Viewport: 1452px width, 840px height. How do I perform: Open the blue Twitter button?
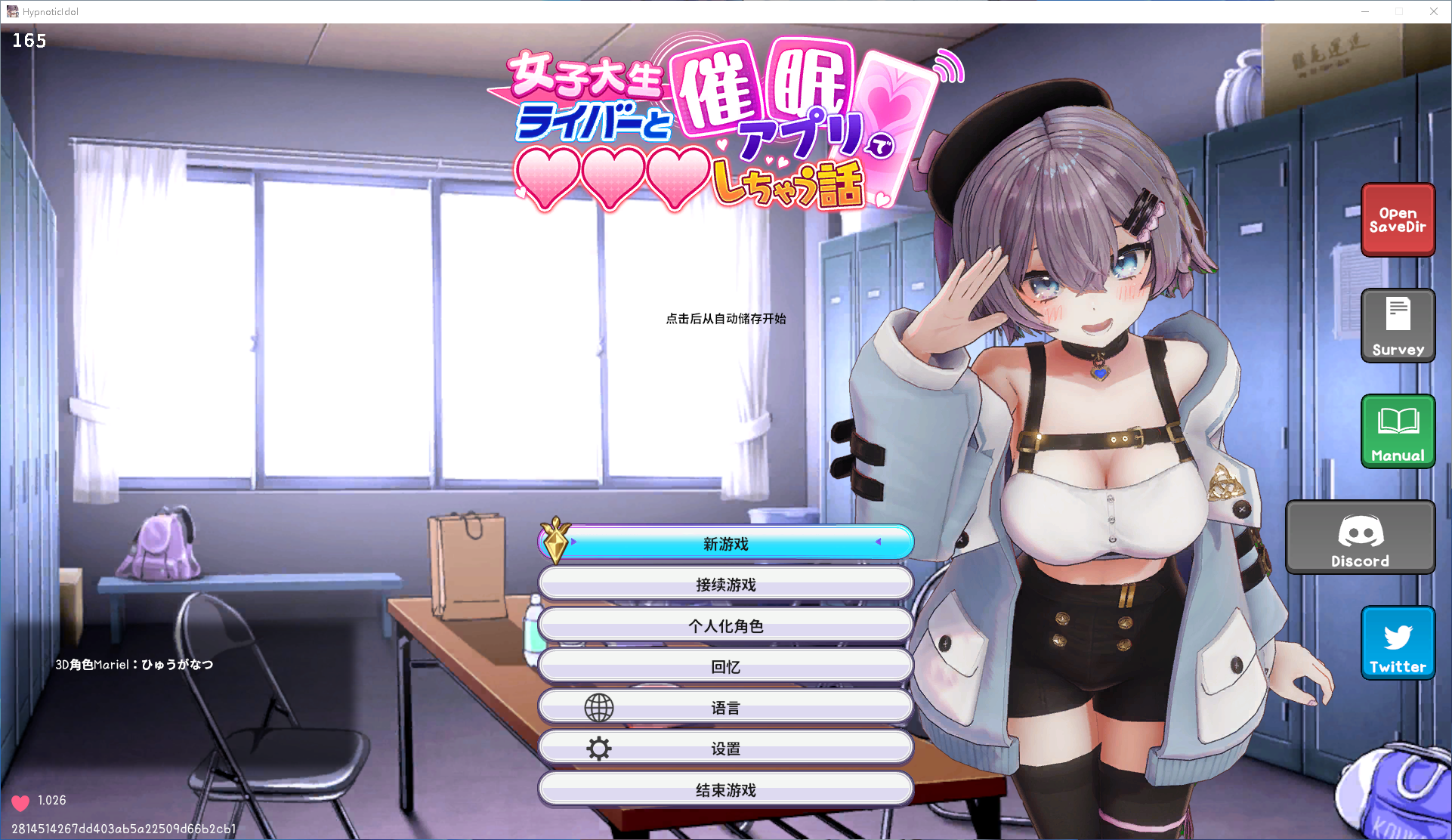(x=1398, y=643)
